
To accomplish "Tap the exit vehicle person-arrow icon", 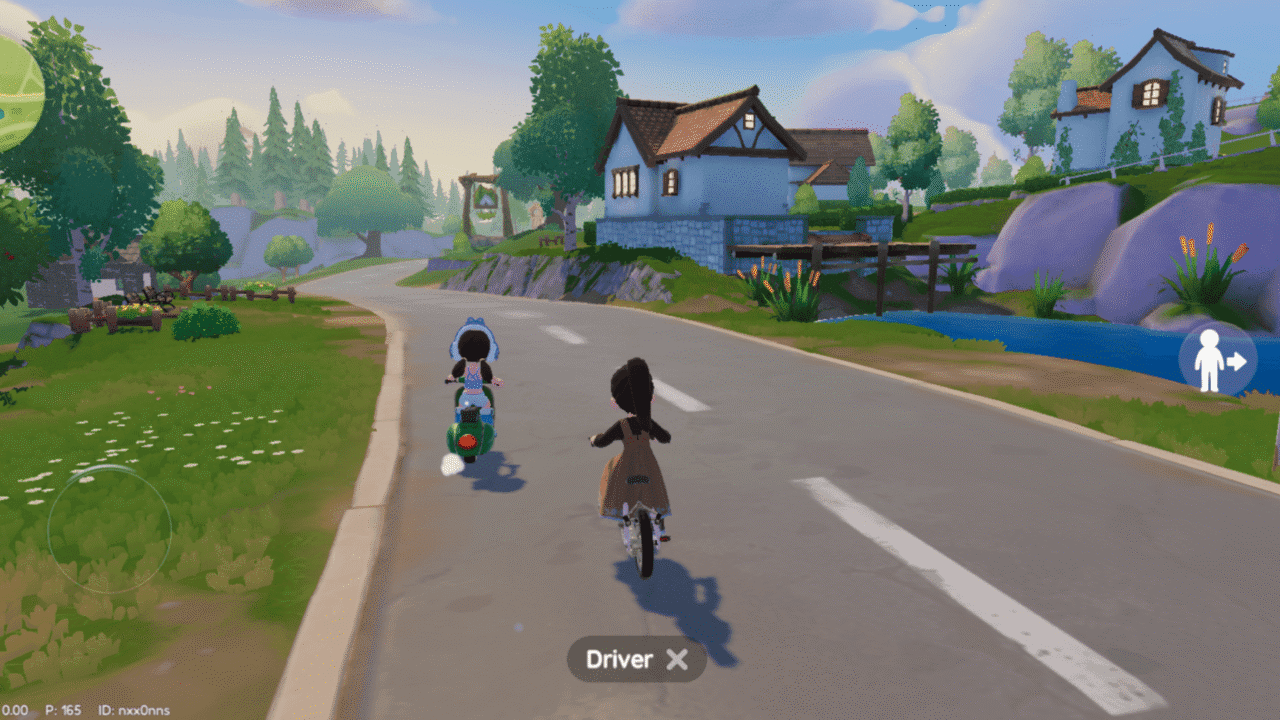I will 1218,360.
